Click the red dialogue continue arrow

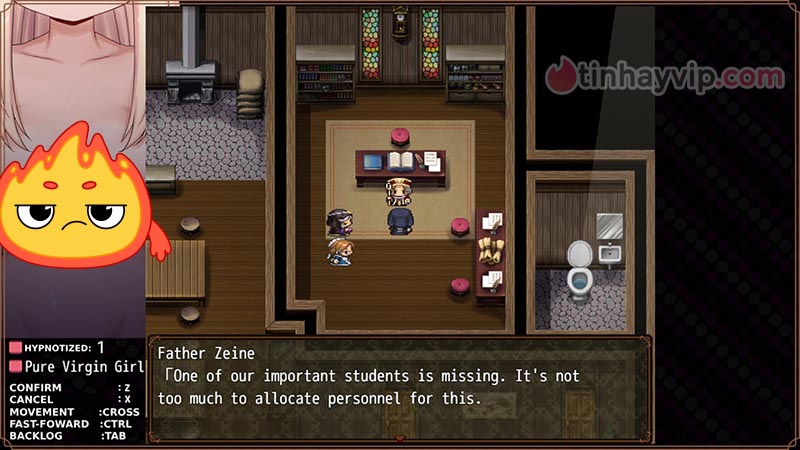[x=400, y=437]
